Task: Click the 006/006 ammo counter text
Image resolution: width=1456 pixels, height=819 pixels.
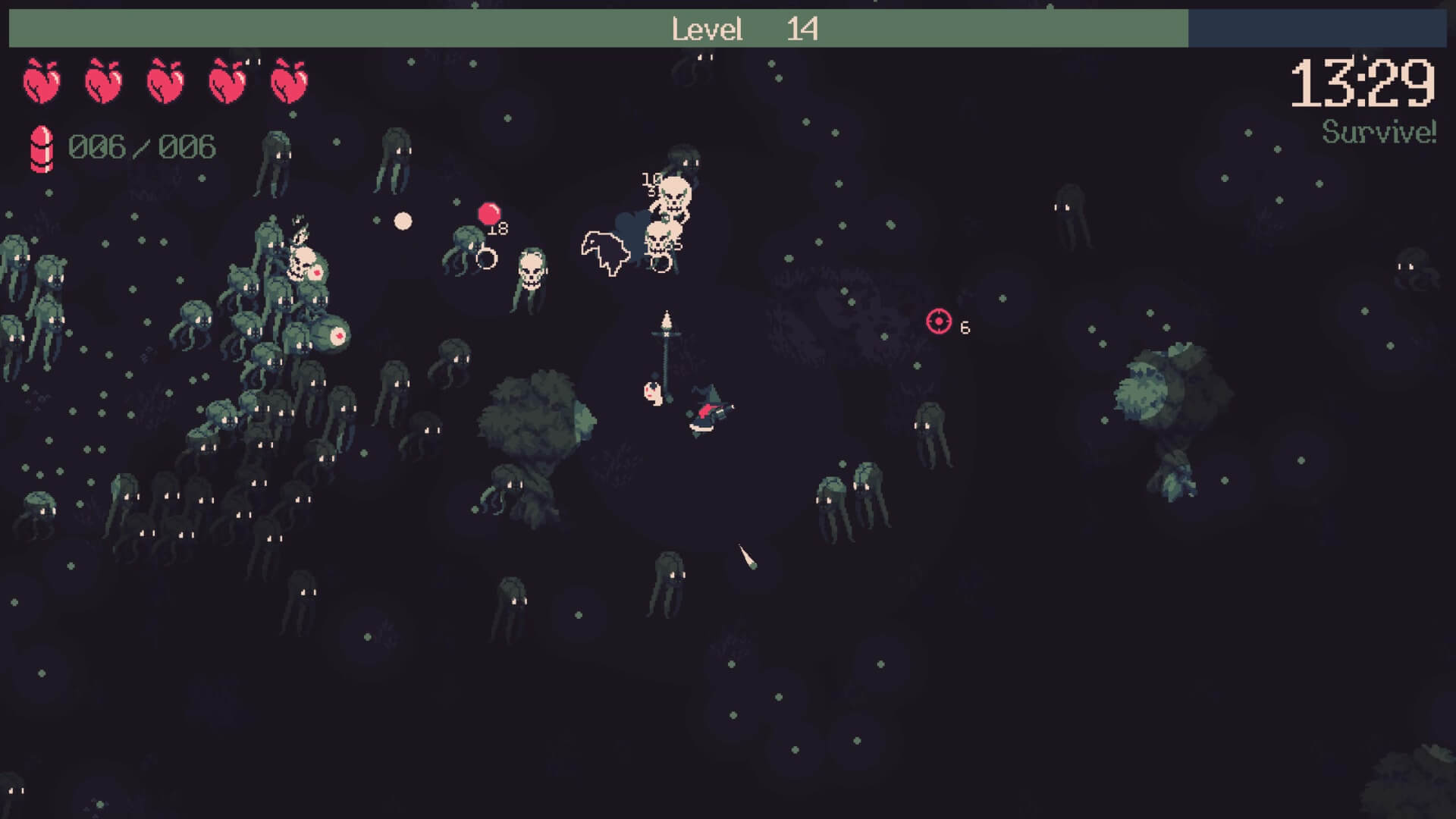Action: click(141, 146)
